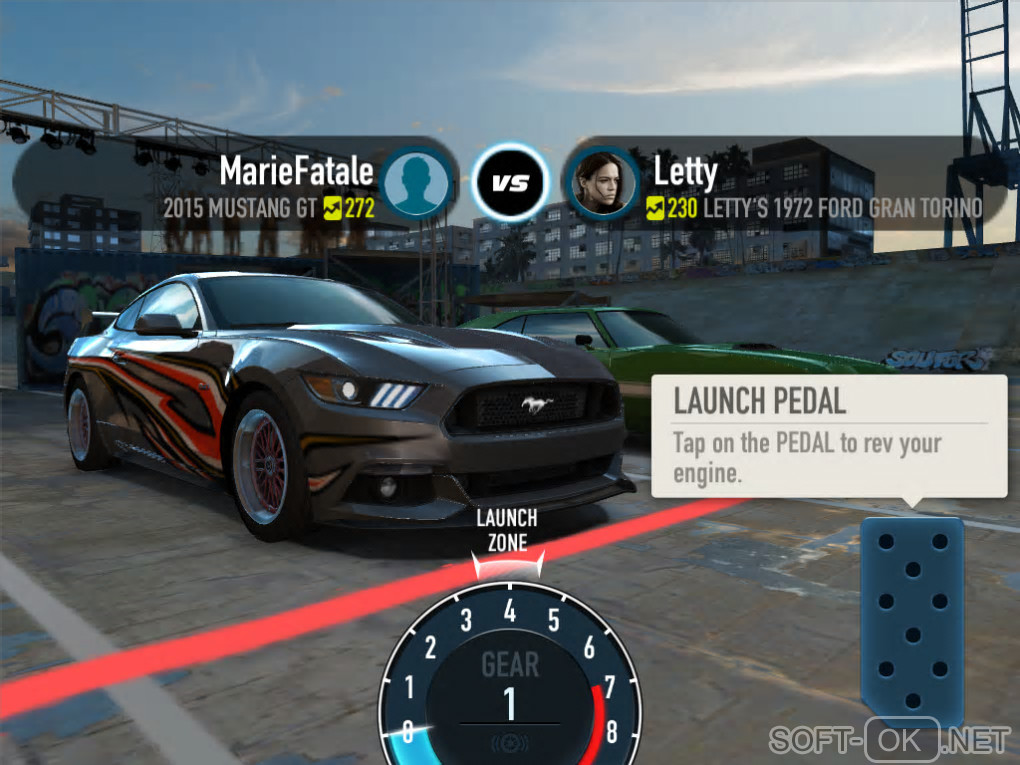1020x765 pixels.
Task: Tap the blue launch pedal
Action: 911,618
